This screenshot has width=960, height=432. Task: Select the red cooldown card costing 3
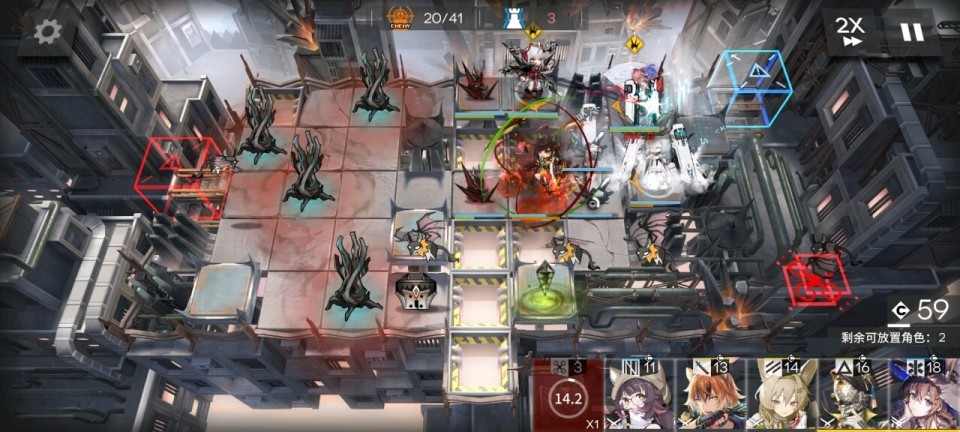pyautogui.click(x=567, y=396)
